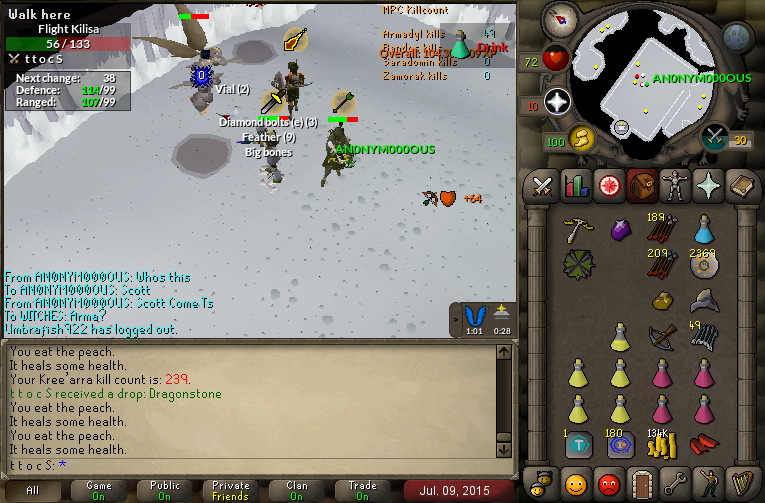Open the Clan chat filter
The height and width of the screenshot is (503, 765).
click(297, 491)
